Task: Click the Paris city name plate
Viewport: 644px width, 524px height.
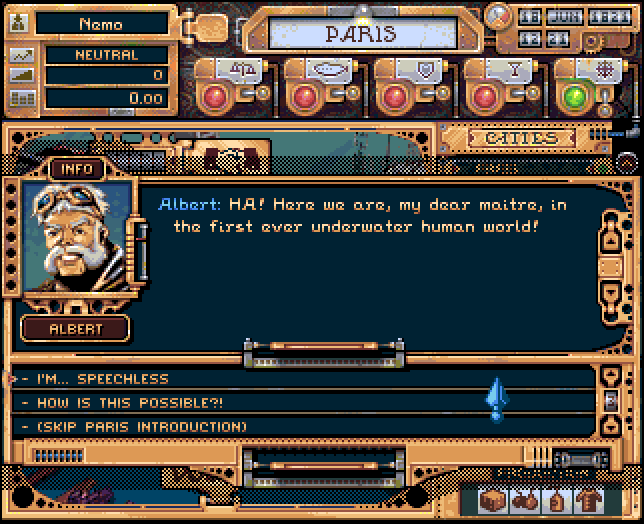Action: [x=360, y=33]
